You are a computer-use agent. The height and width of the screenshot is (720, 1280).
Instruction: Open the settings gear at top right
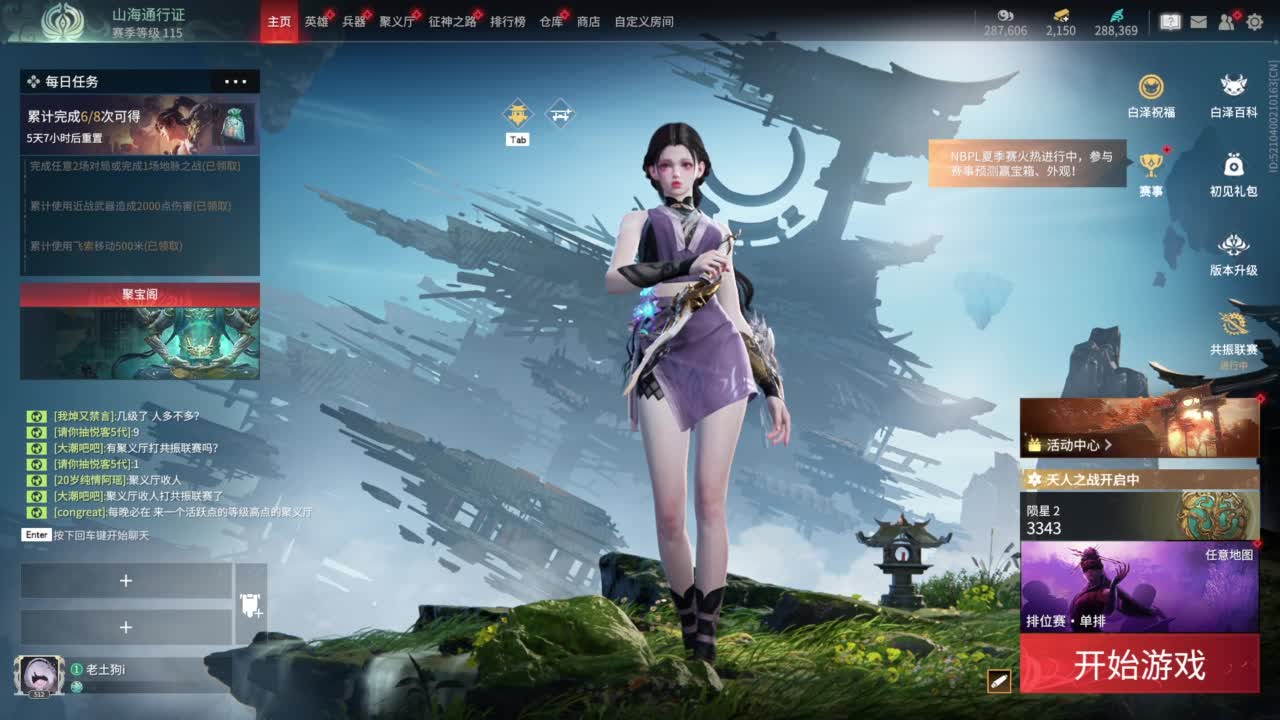[x=1254, y=21]
